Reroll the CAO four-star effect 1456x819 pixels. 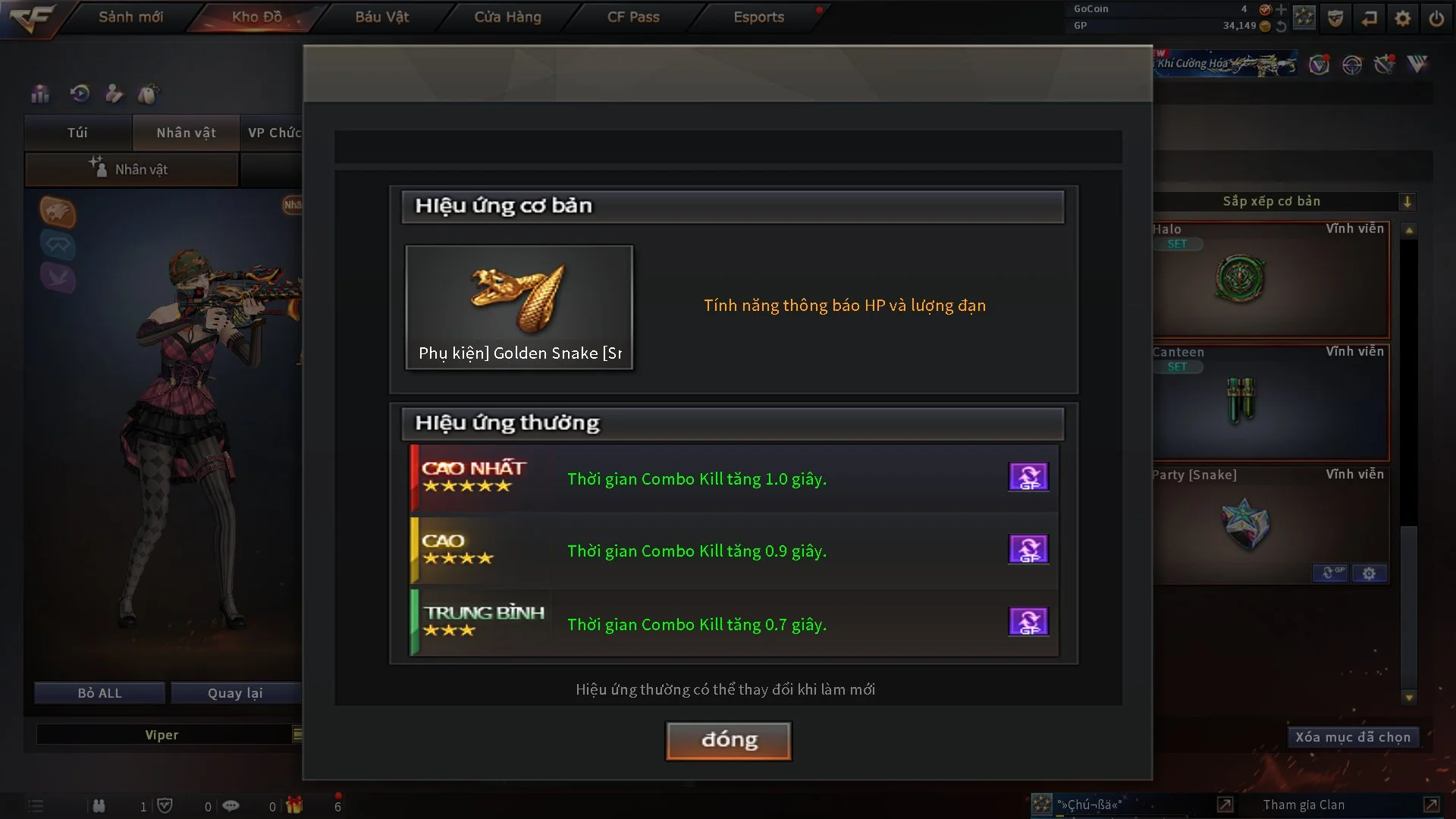click(x=1028, y=549)
